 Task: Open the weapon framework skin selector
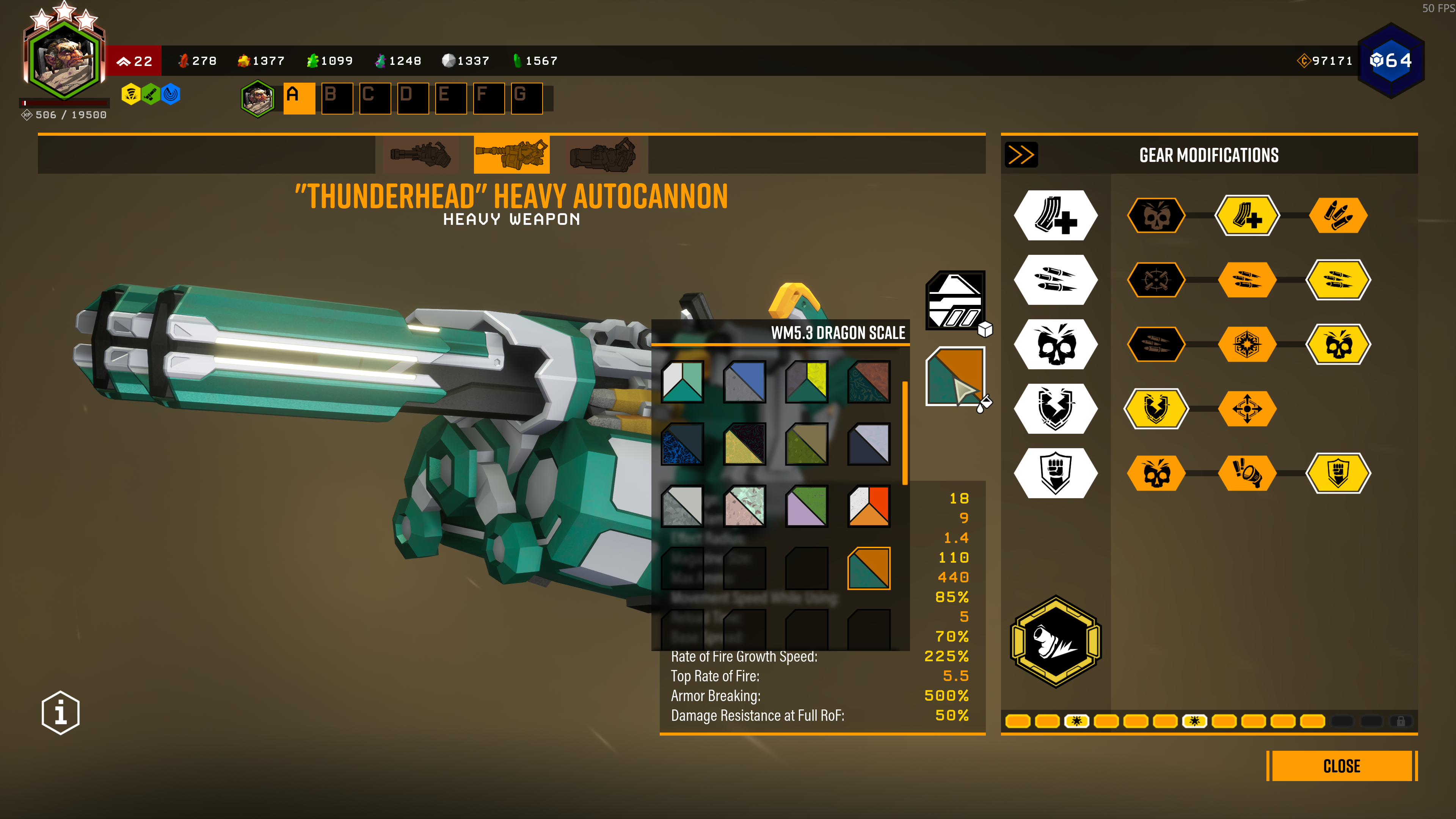pos(955,300)
